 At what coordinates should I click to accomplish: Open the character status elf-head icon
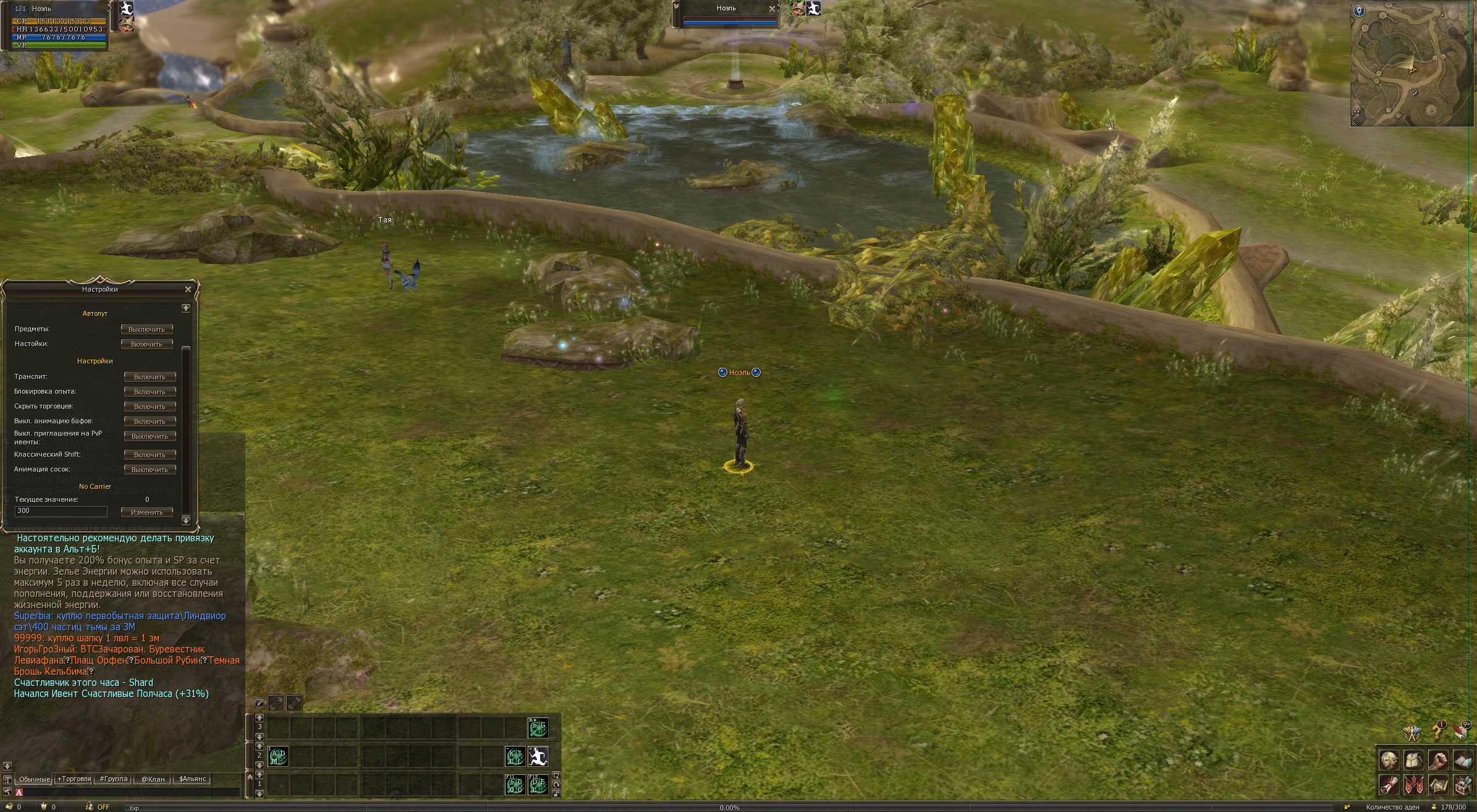click(x=1389, y=759)
